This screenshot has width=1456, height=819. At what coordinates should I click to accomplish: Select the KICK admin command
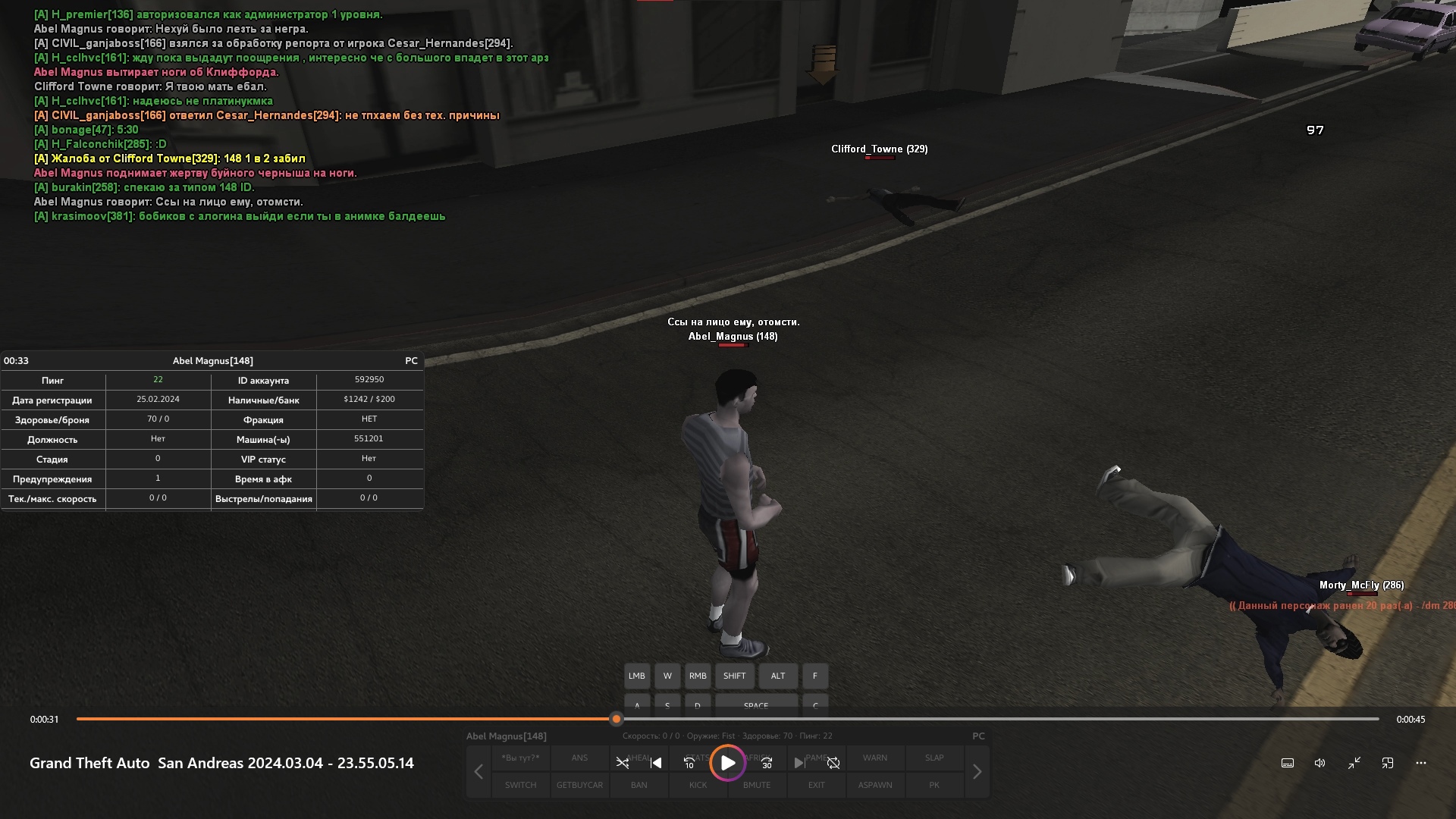point(698,785)
